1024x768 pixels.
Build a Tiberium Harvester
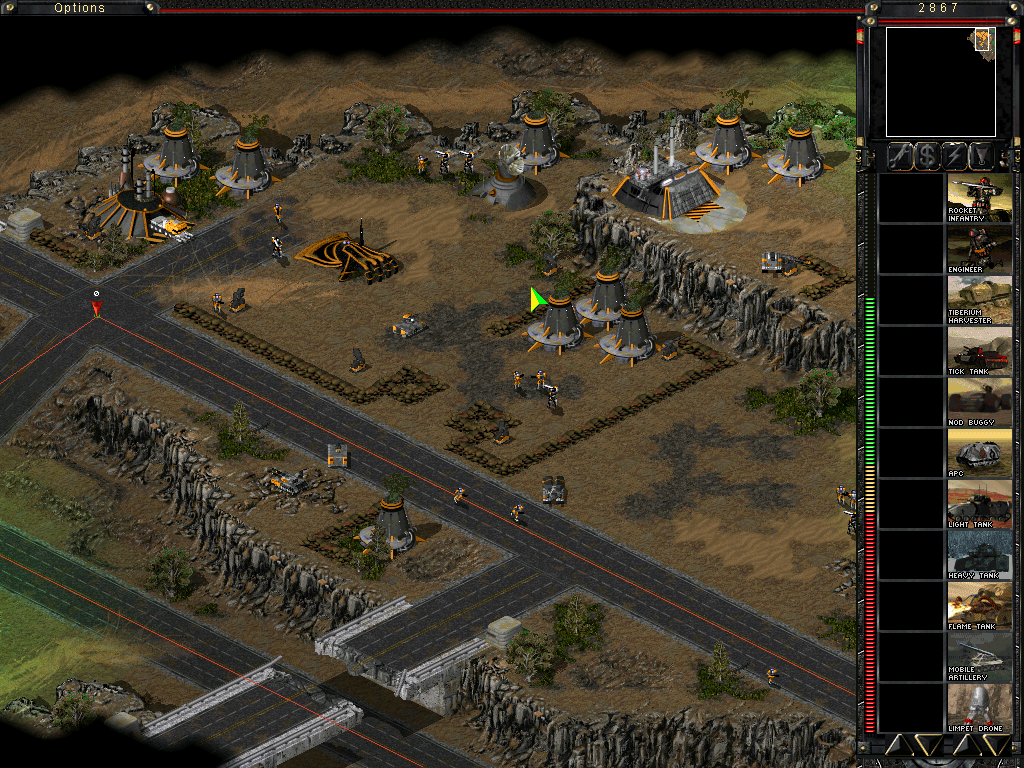pyautogui.click(x=980, y=300)
